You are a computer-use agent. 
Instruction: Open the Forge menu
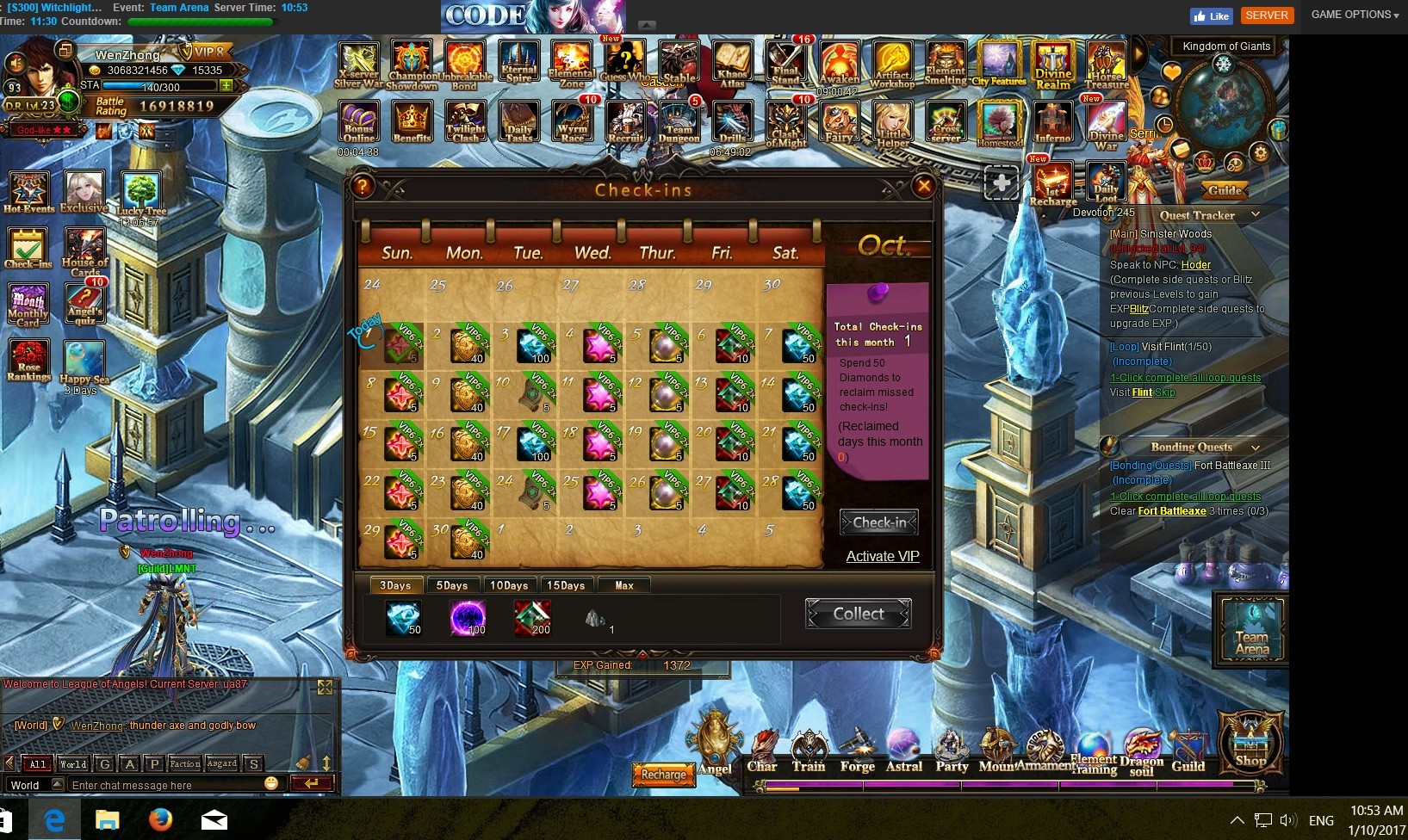click(857, 751)
